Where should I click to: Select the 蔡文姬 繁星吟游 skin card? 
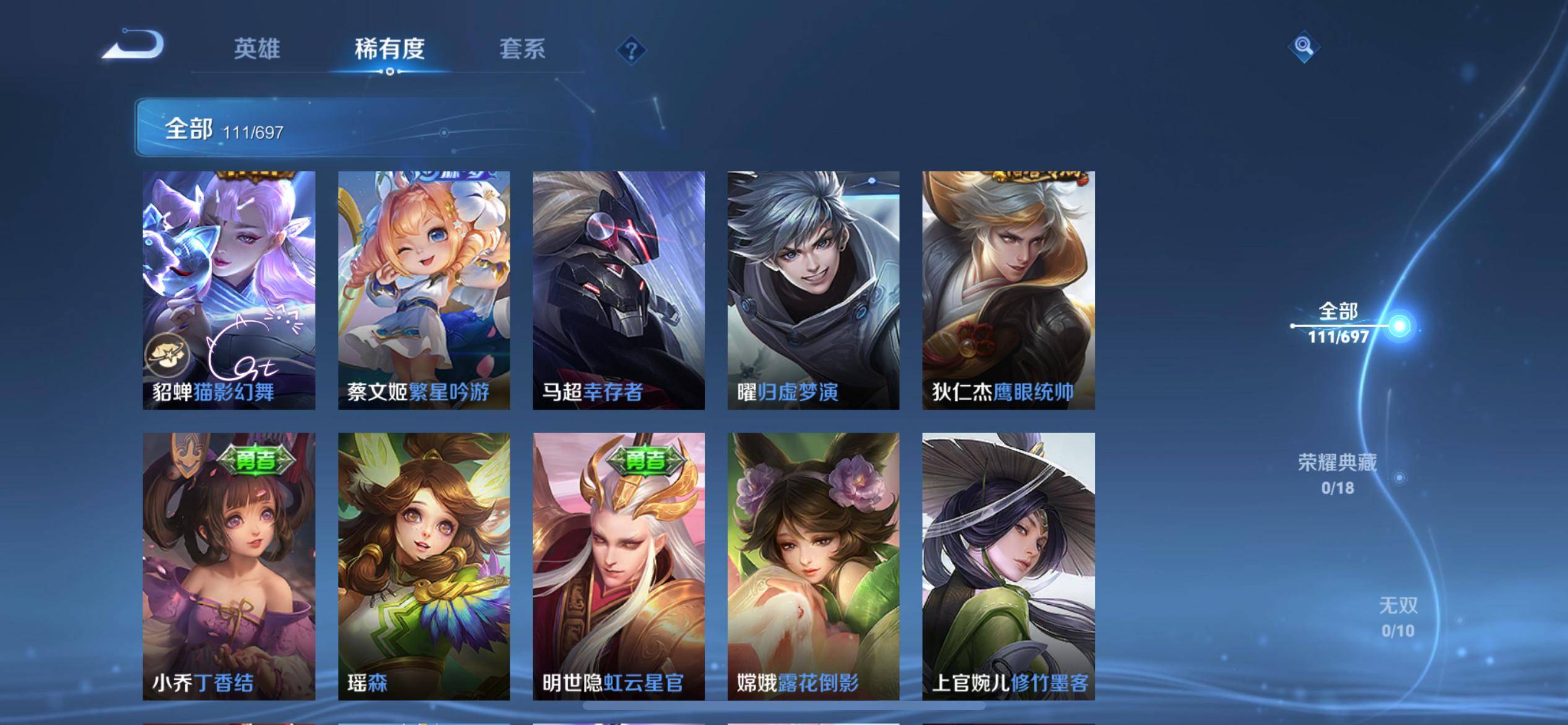424,290
